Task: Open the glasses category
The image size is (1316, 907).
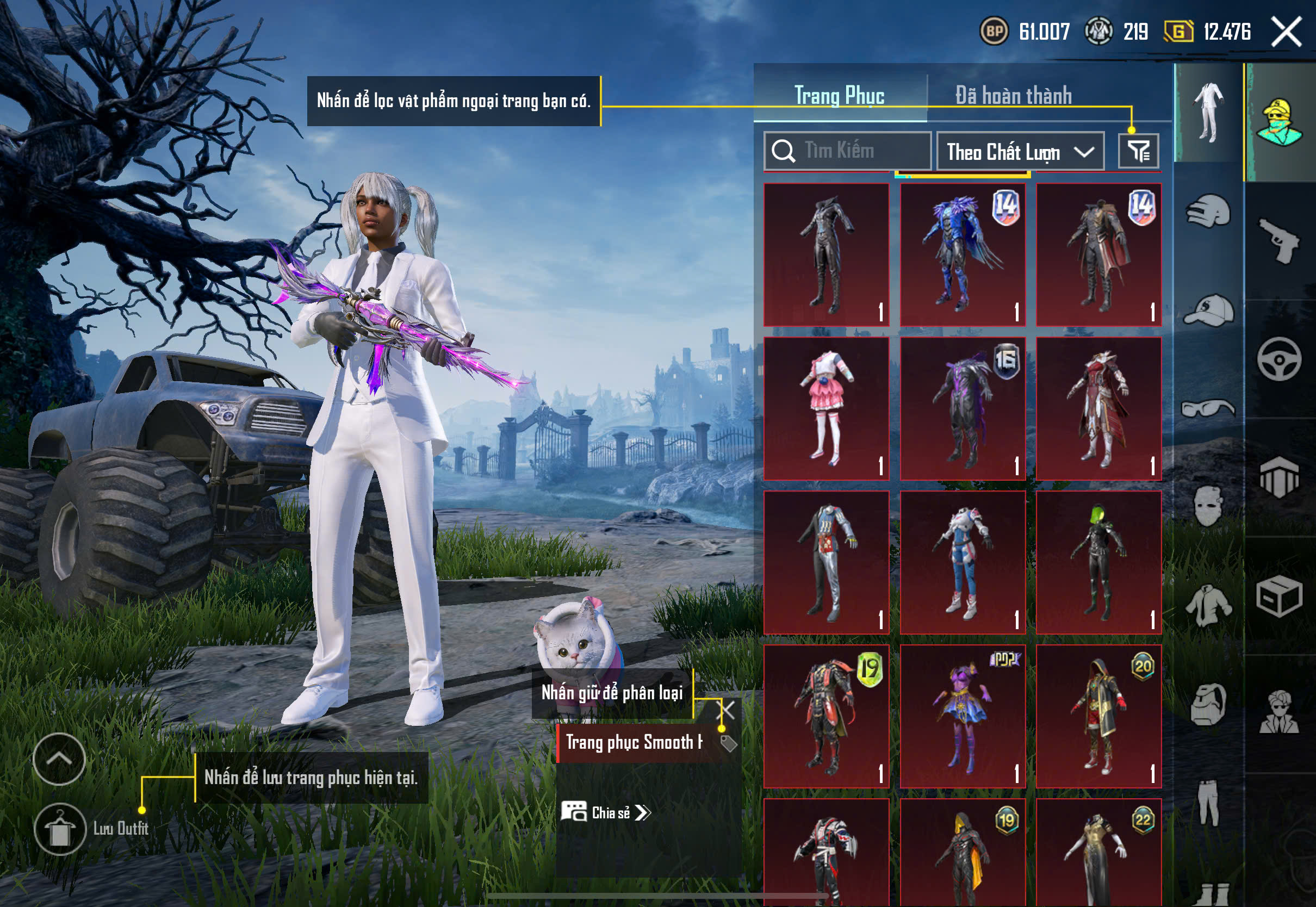Action: pyautogui.click(x=1209, y=408)
